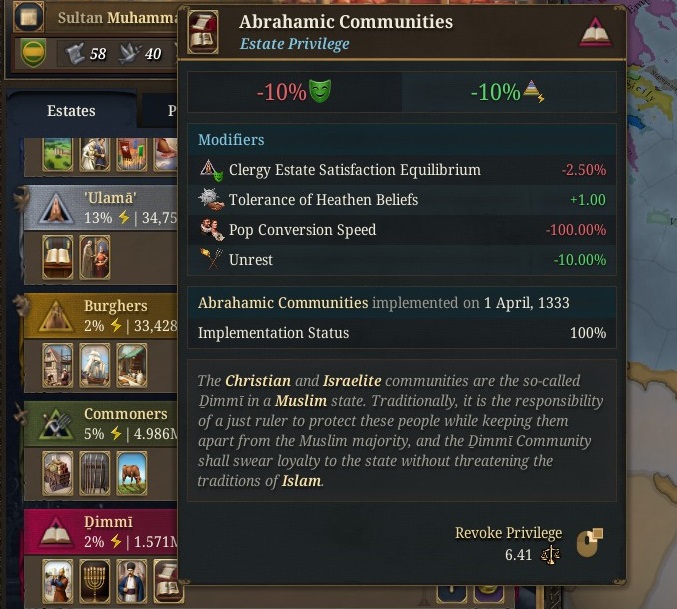Image resolution: width=677 pixels, height=609 pixels.
Task: Select the town building privilege under Burghers
Action: [x=59, y=365]
